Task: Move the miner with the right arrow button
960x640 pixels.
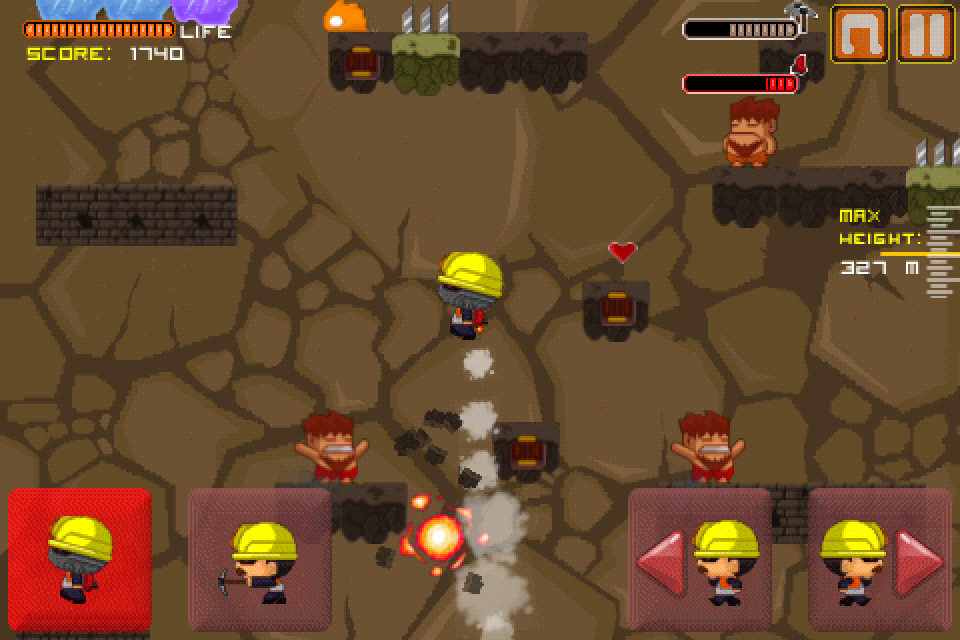Action: (x=879, y=559)
